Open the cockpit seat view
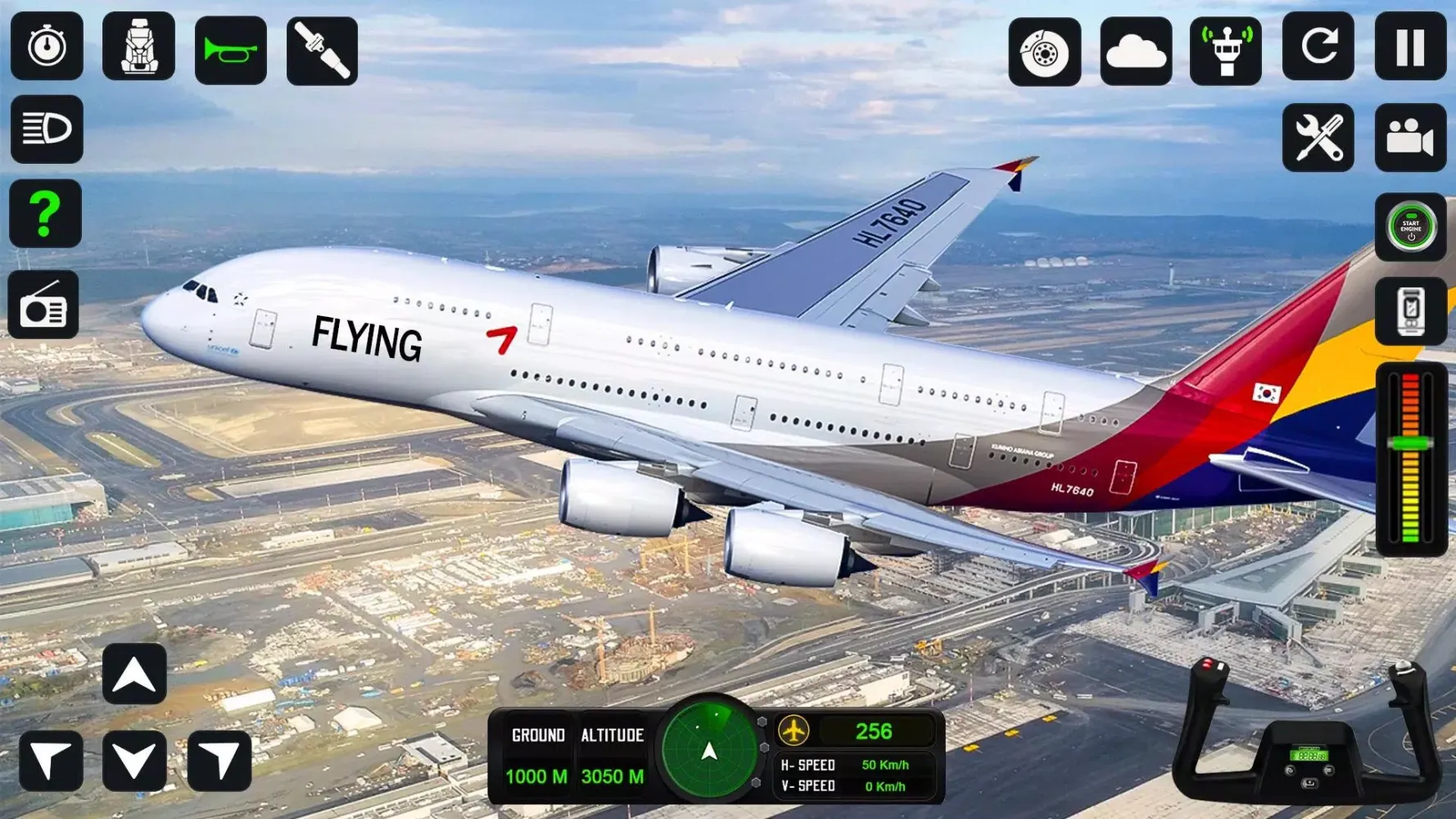This screenshot has width=1456, height=819. click(139, 47)
